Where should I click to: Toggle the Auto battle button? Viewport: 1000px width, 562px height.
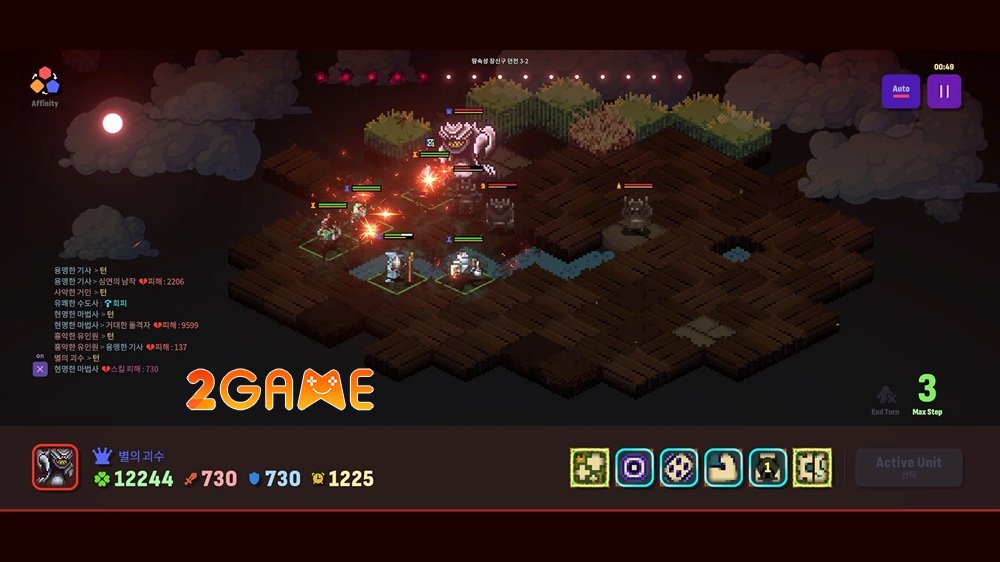pos(901,91)
